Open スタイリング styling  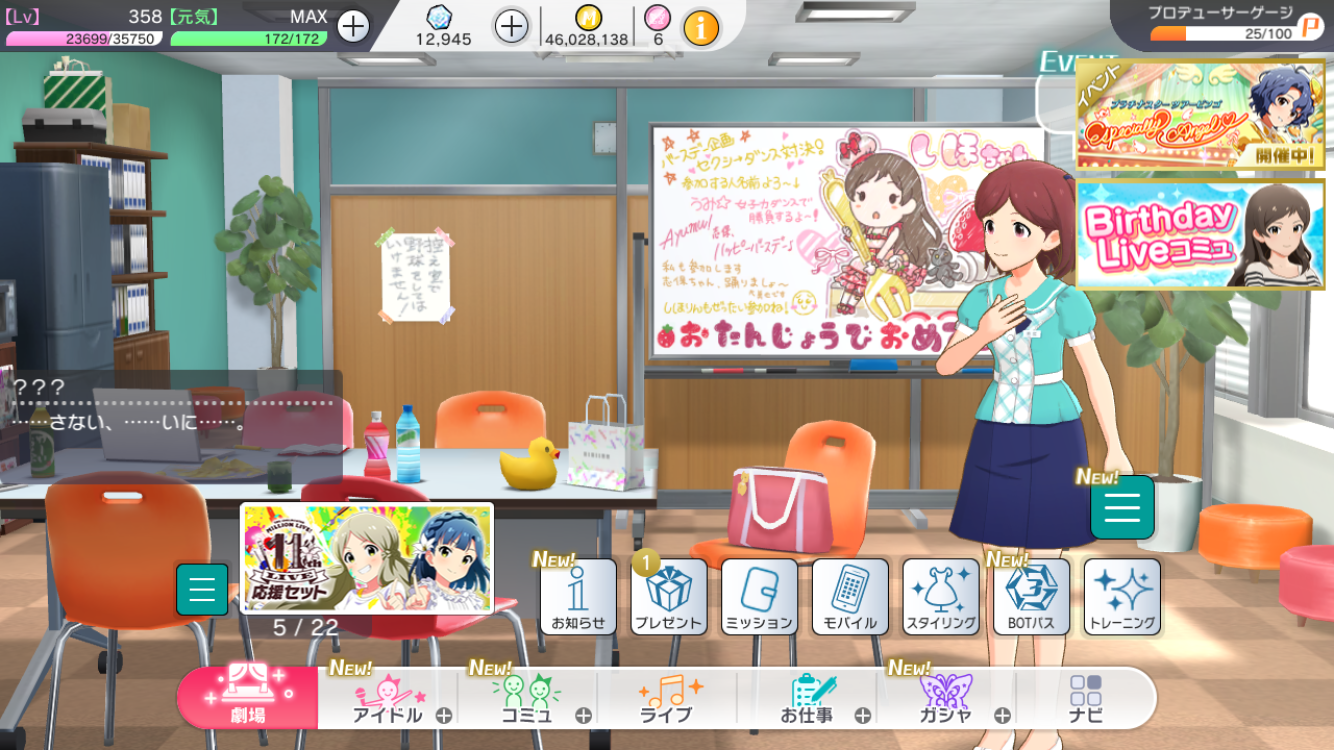[x=941, y=597]
